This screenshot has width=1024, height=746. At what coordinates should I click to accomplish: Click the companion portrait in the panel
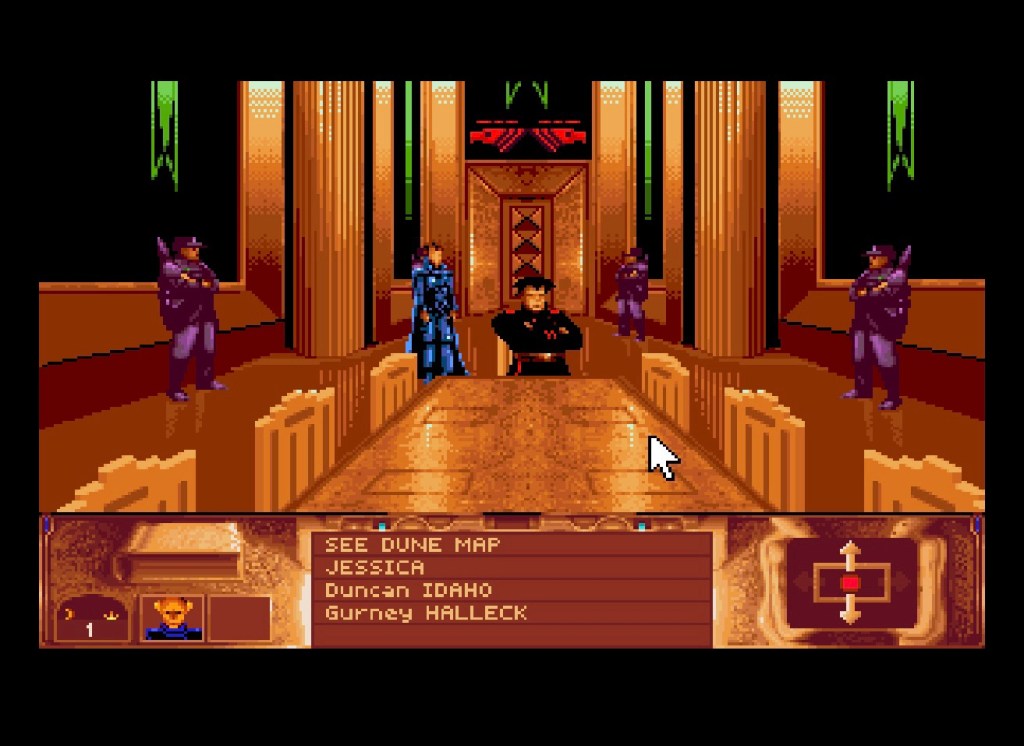point(173,617)
